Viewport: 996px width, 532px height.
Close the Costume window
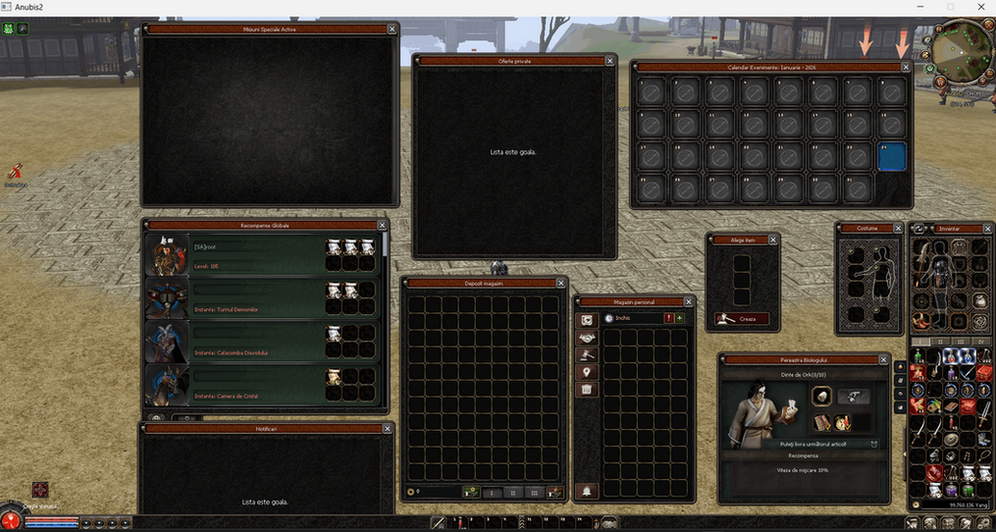[x=899, y=228]
